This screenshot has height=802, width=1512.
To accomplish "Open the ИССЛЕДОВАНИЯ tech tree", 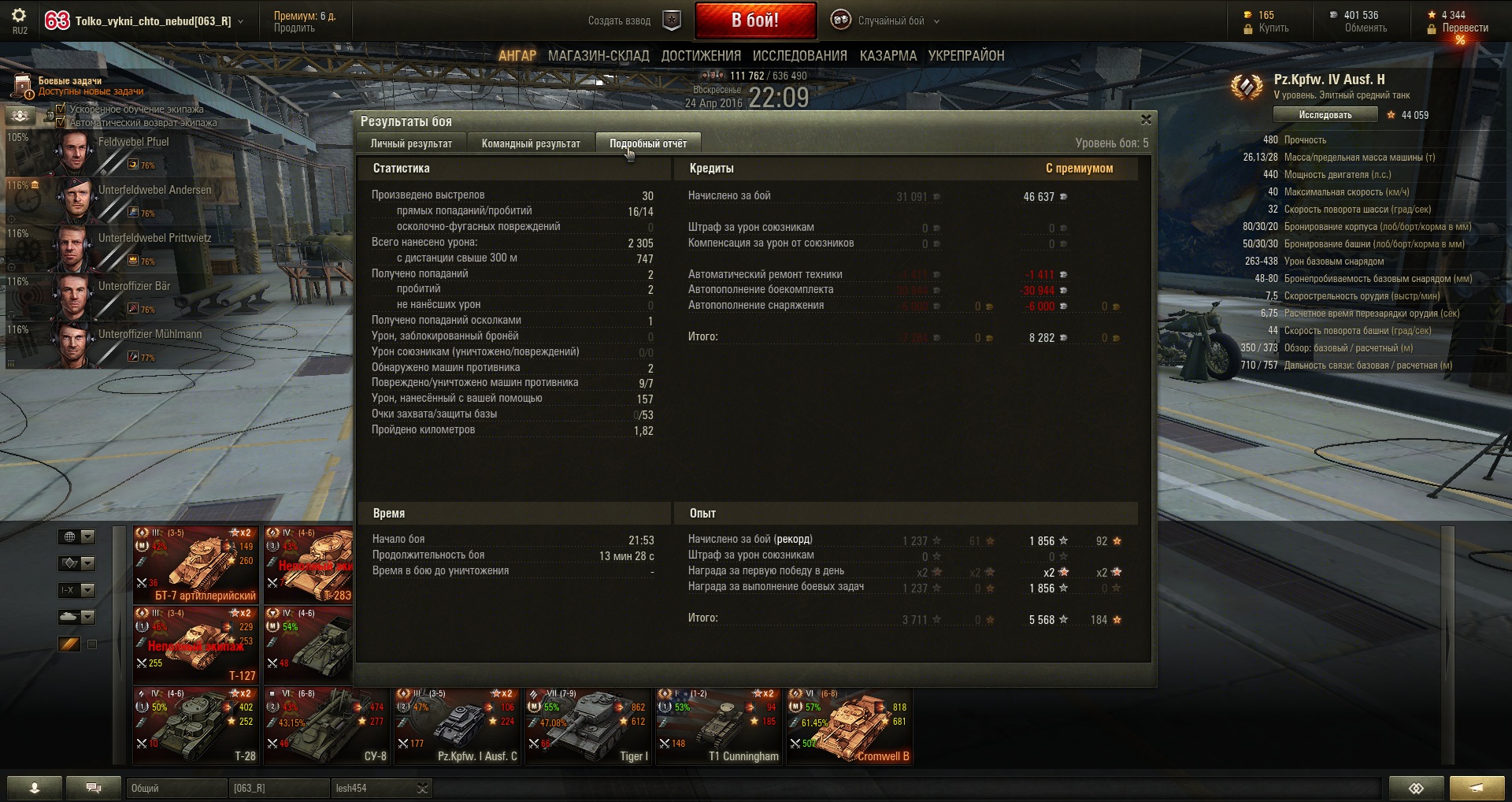I will point(799,56).
